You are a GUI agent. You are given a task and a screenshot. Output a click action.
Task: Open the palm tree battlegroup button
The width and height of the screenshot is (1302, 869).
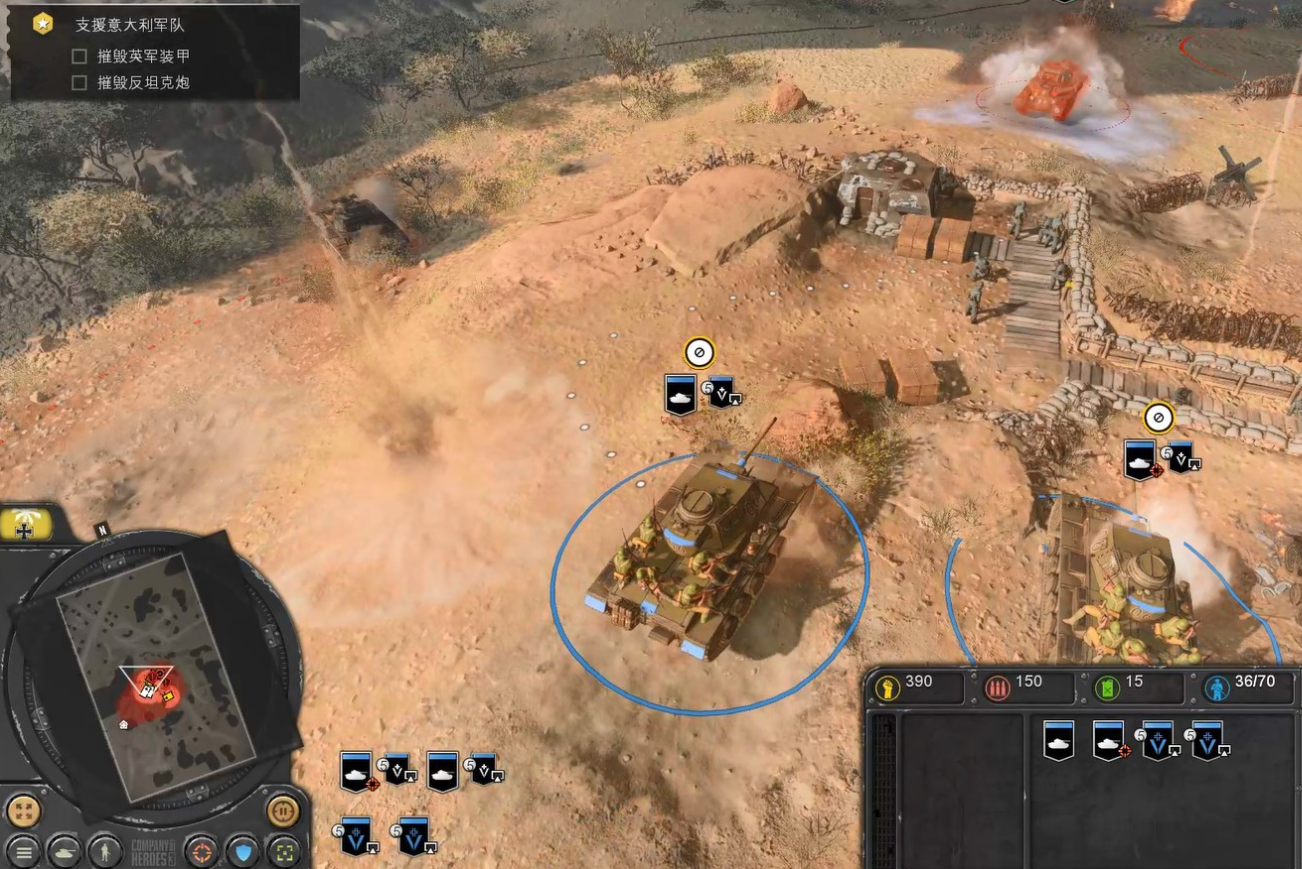[24, 523]
